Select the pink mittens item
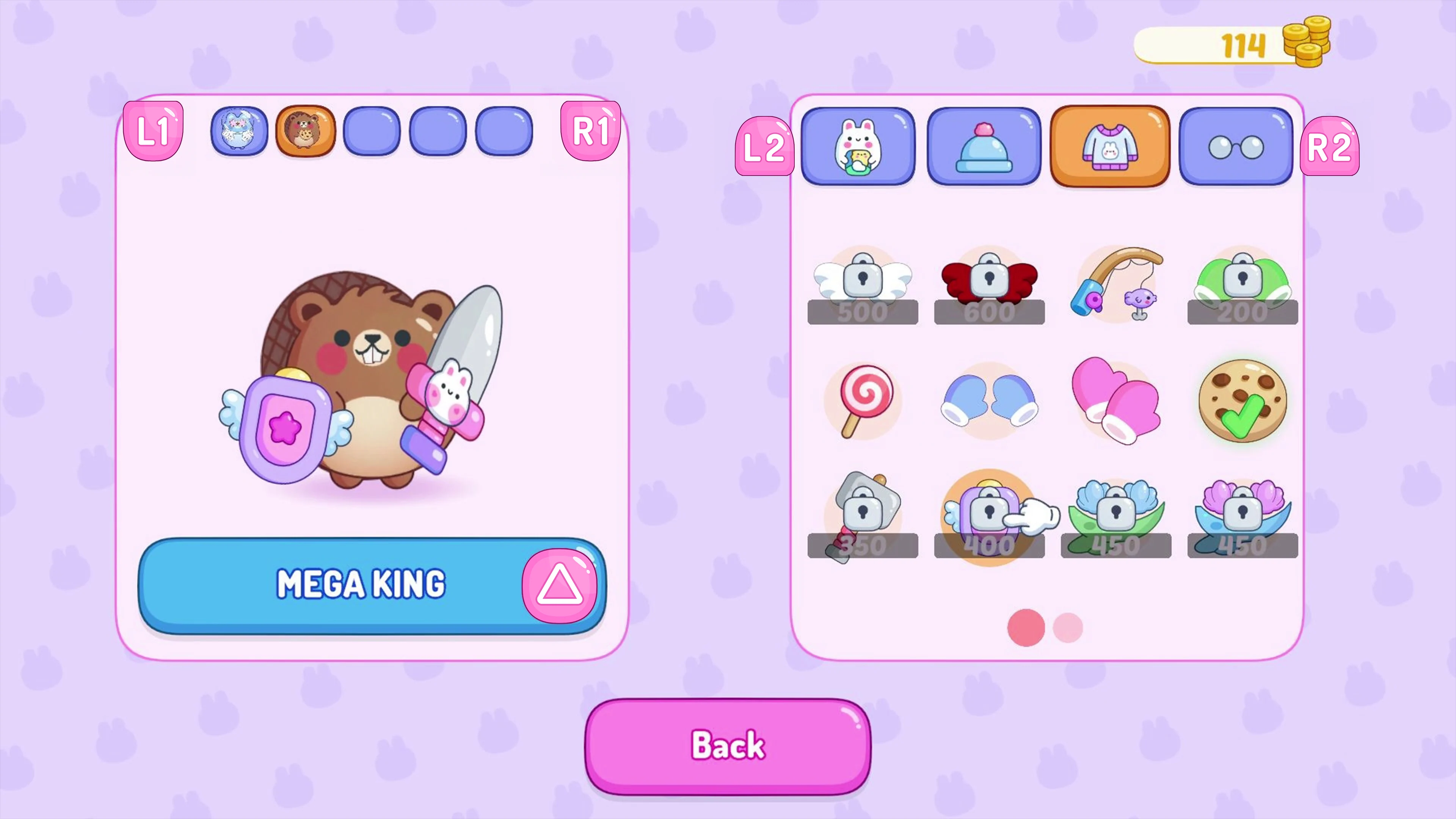 pyautogui.click(x=1116, y=401)
